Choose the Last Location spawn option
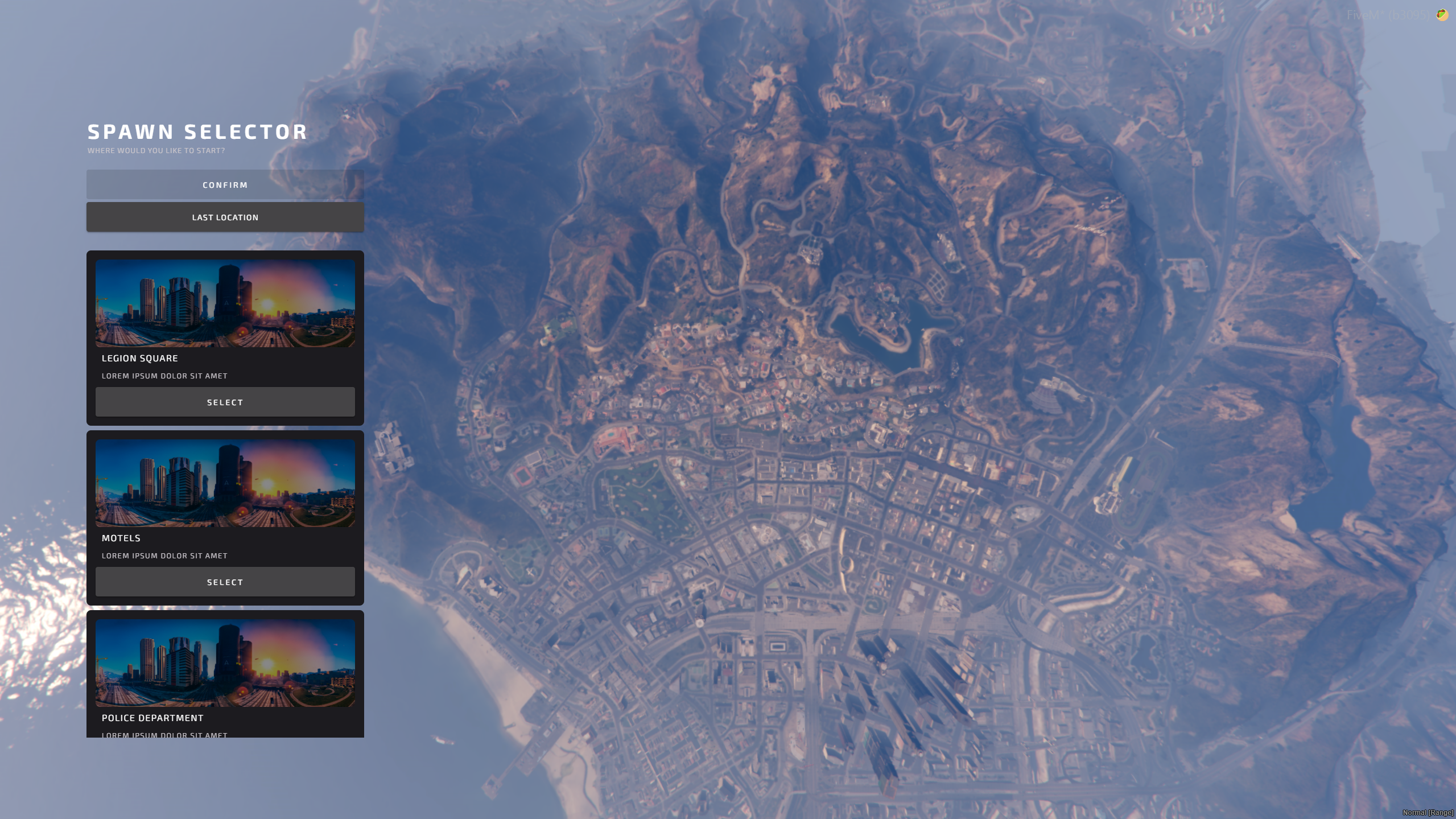The height and width of the screenshot is (819, 1456). click(x=225, y=217)
